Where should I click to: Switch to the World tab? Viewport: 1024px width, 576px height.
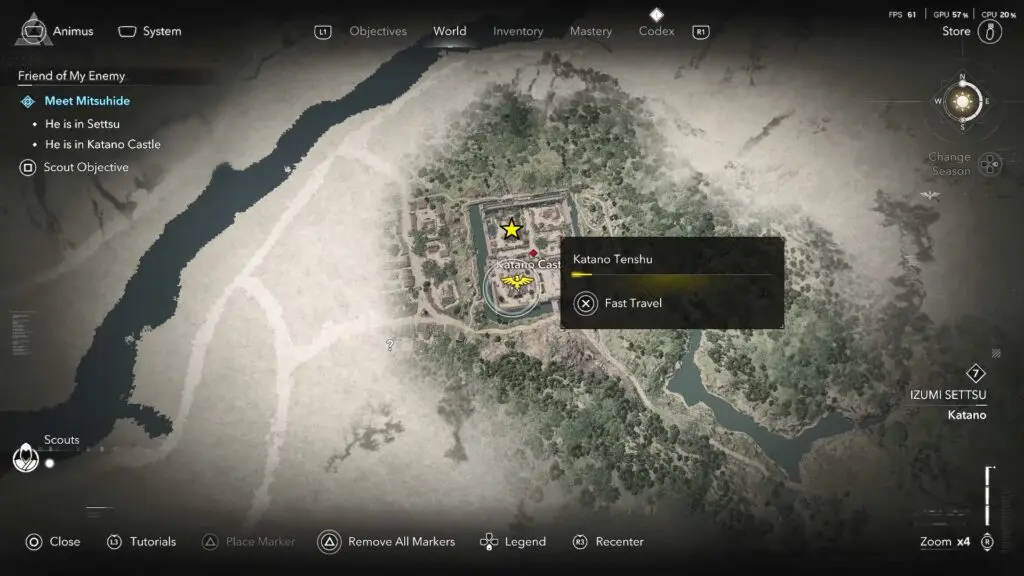point(449,31)
